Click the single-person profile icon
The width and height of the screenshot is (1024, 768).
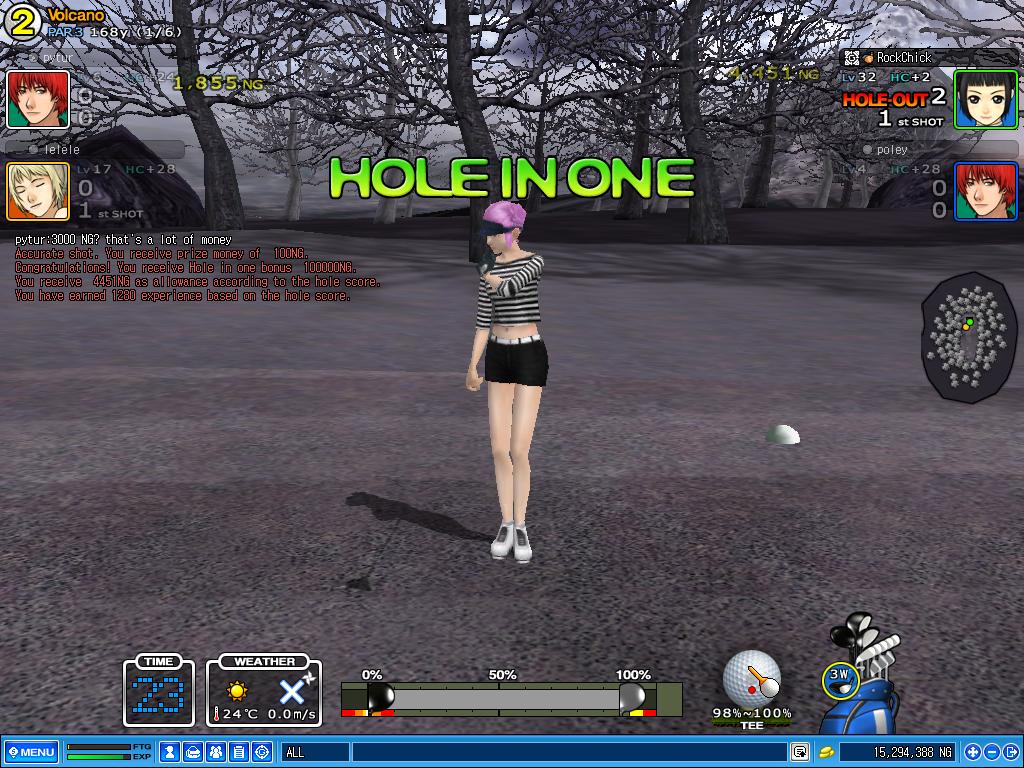pos(171,752)
